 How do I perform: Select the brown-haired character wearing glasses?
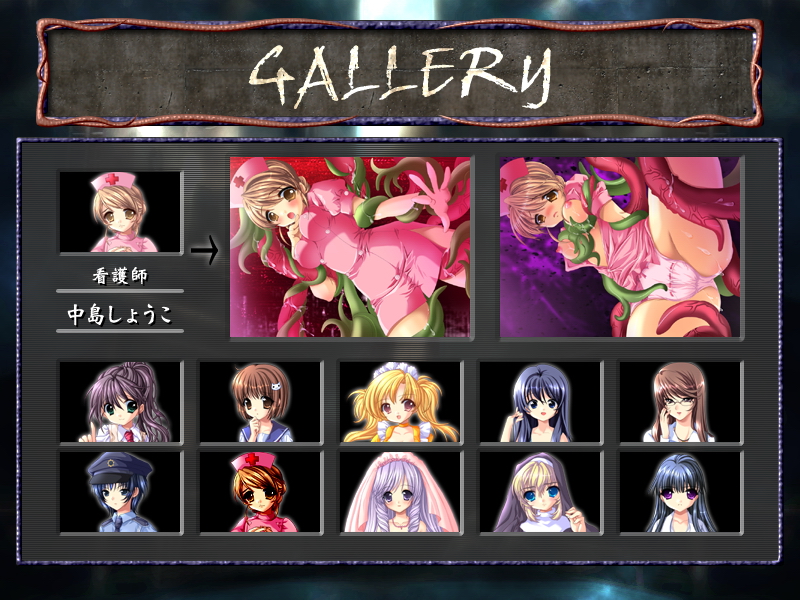click(680, 402)
